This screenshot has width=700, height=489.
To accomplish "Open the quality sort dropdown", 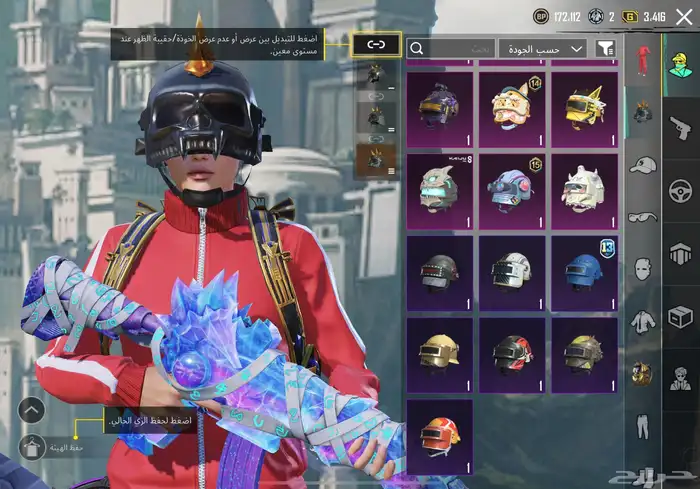I will 543,48.
